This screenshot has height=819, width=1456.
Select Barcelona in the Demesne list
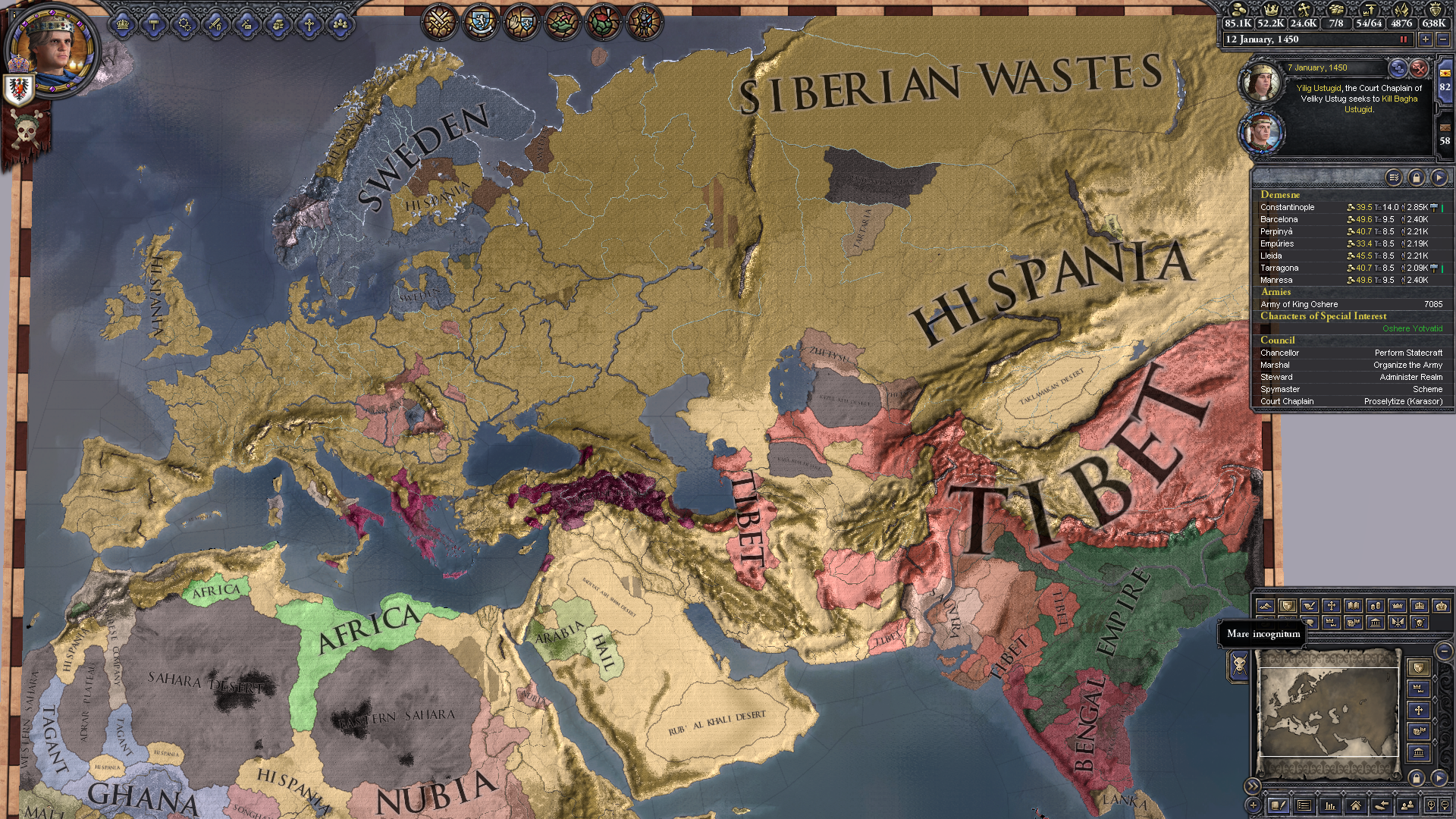(x=1279, y=219)
